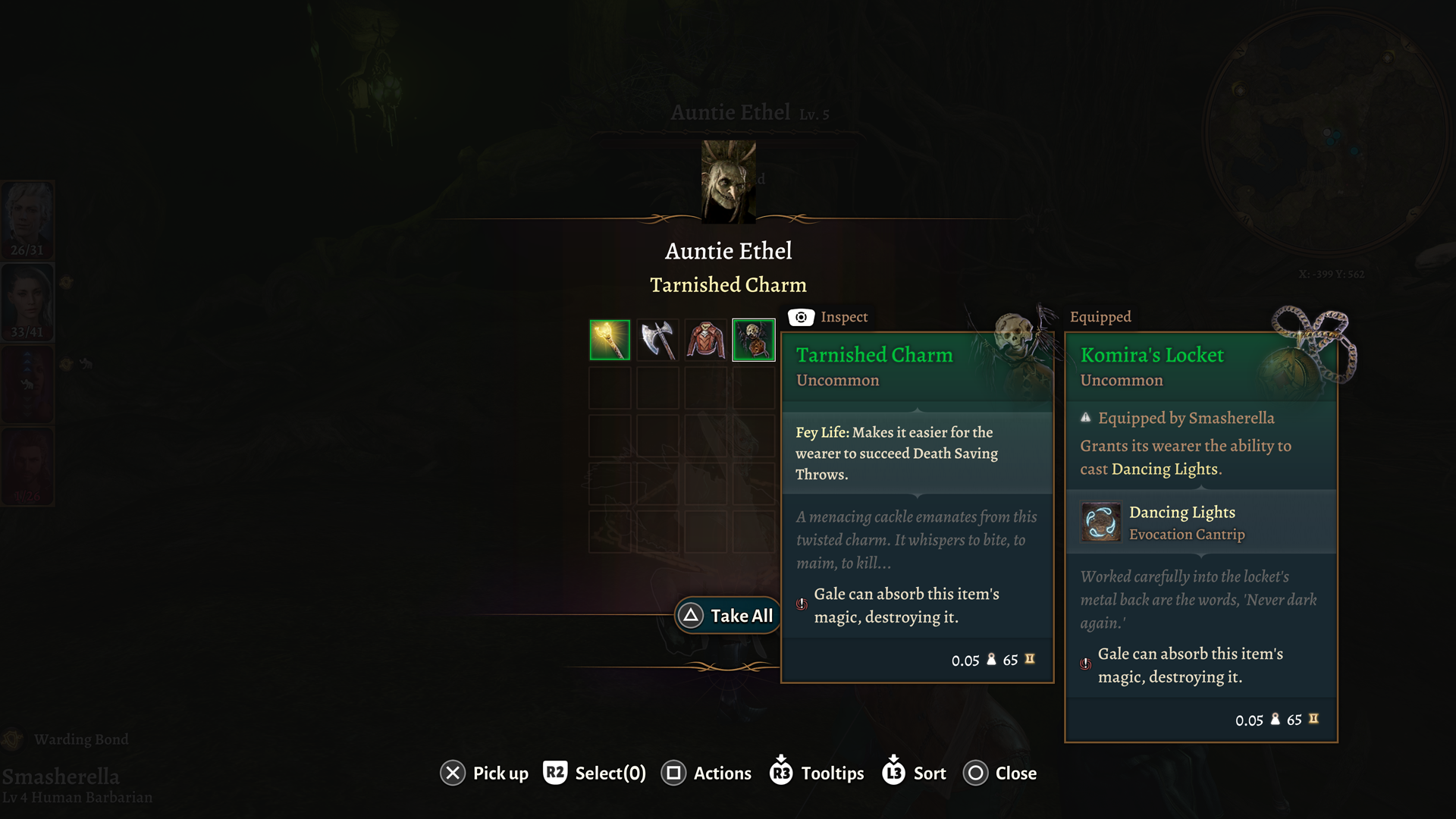Pick the red leather armour slot
The image size is (1456, 819).
tap(705, 340)
